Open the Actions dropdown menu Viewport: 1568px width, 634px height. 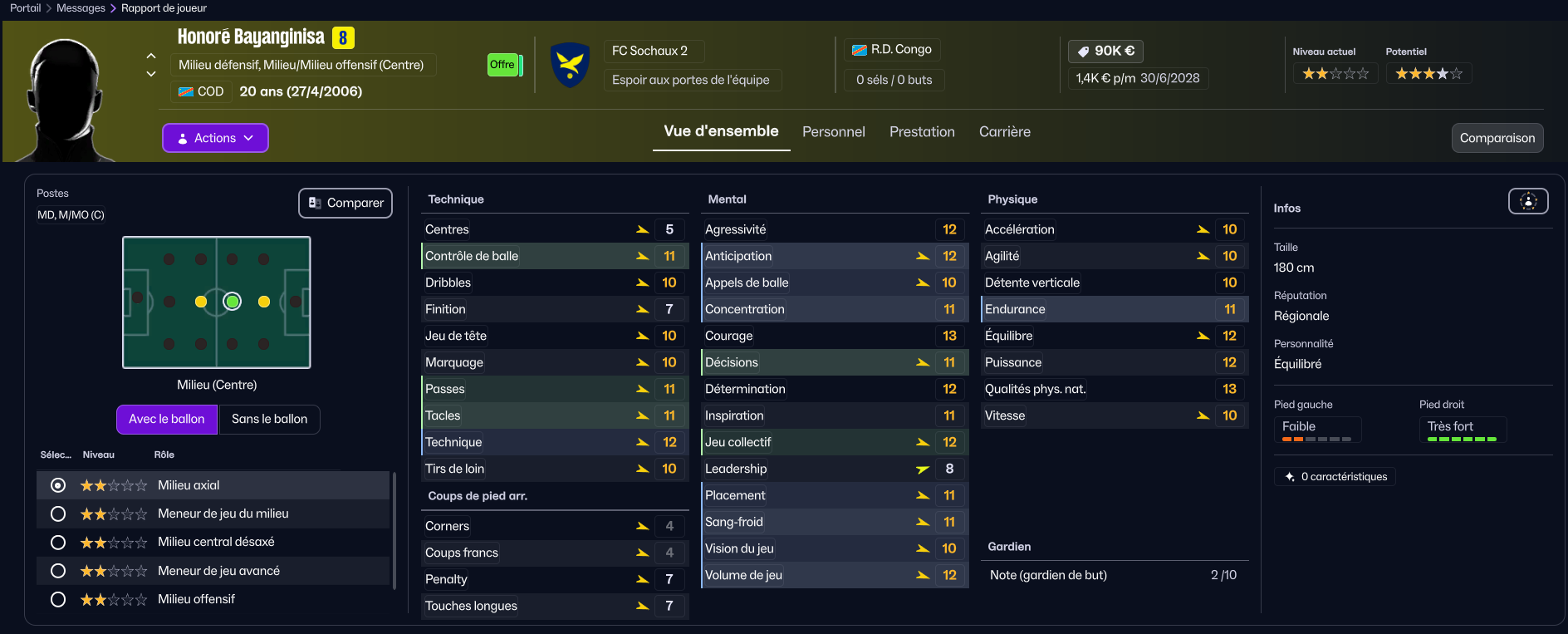pyautogui.click(x=215, y=138)
